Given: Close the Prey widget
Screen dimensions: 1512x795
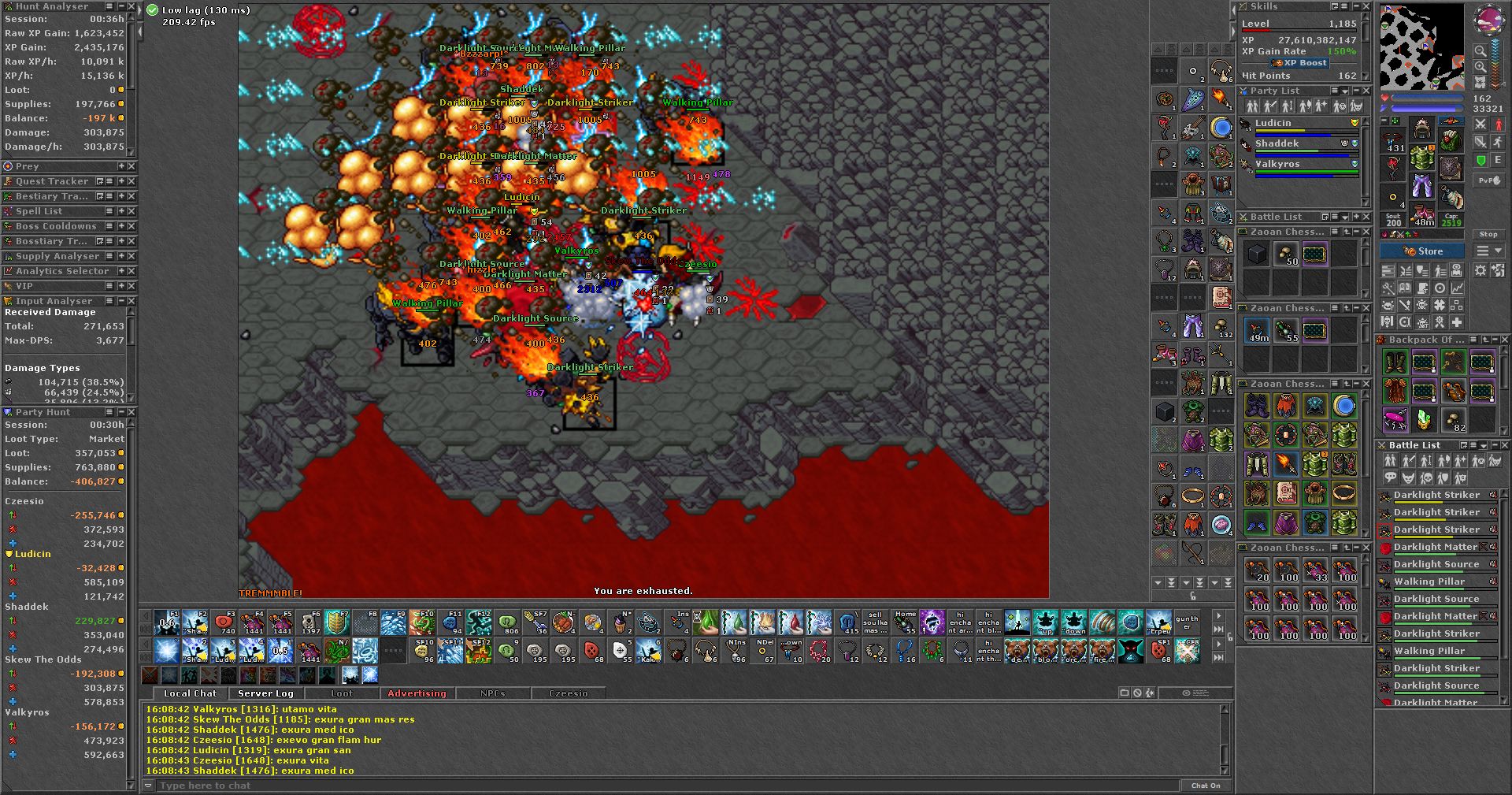Looking at the screenshot, I should 132,166.
